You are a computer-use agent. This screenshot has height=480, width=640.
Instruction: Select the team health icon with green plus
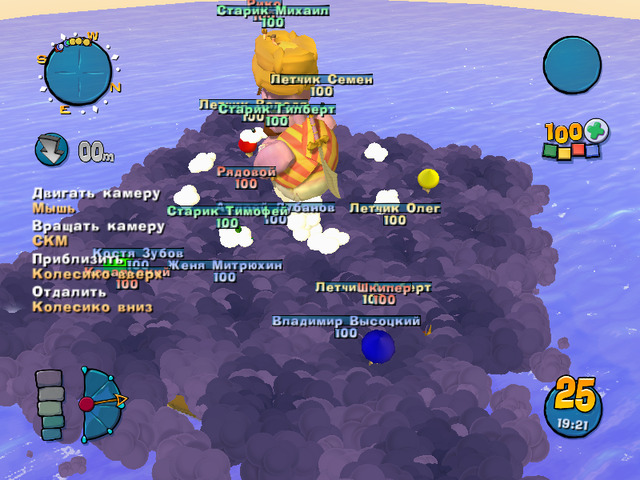click(x=575, y=140)
